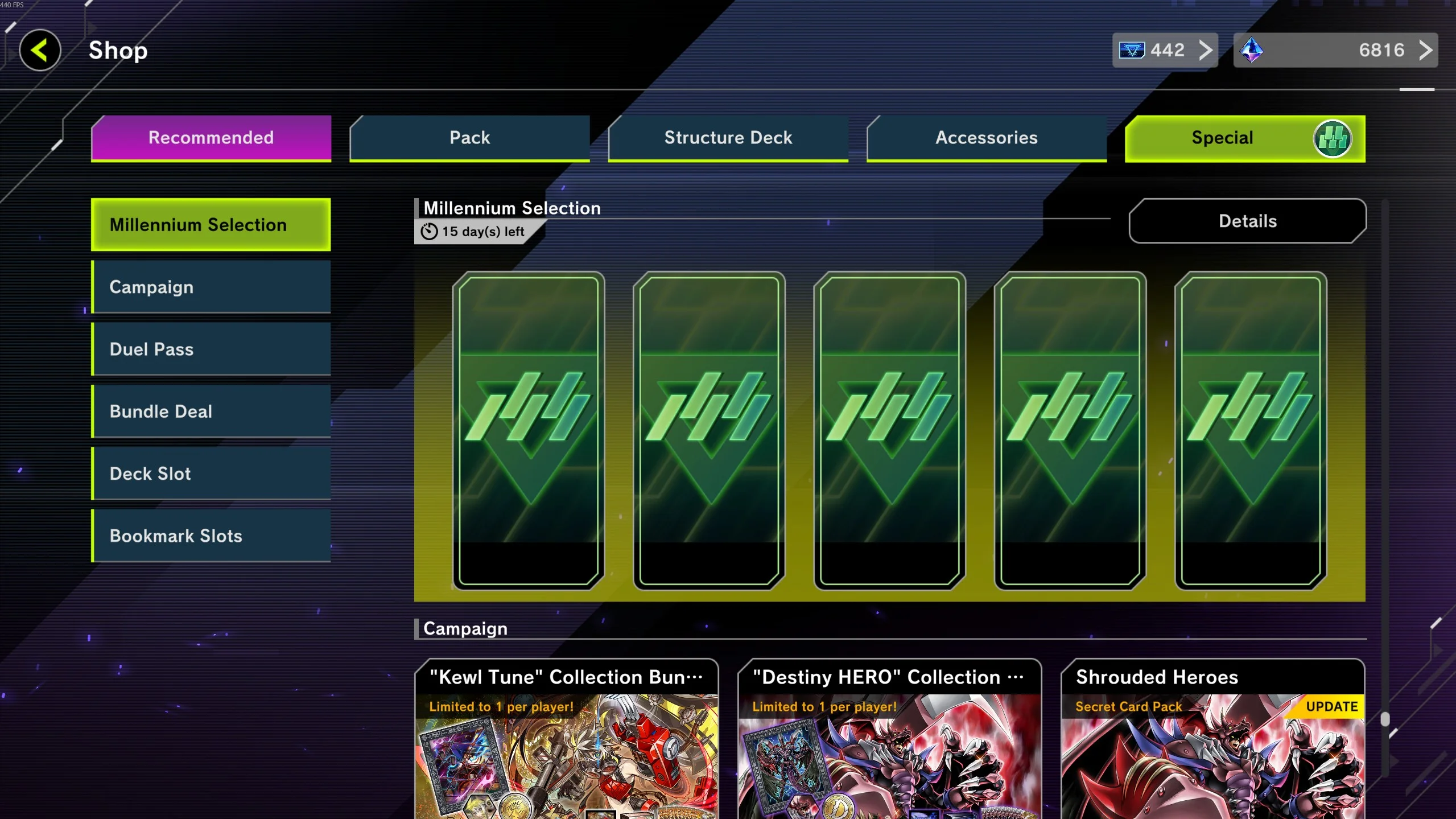Image resolution: width=1456 pixels, height=819 pixels.
Task: Choose Millennium Selection in the sidebar
Action: click(211, 225)
